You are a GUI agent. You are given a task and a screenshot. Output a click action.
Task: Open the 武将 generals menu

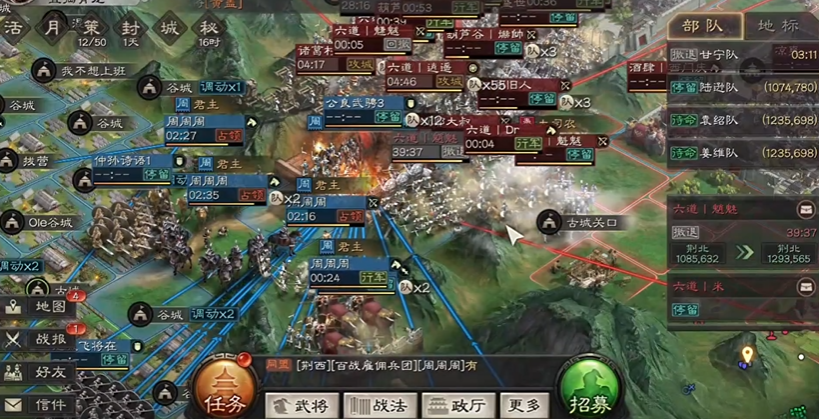coord(302,405)
